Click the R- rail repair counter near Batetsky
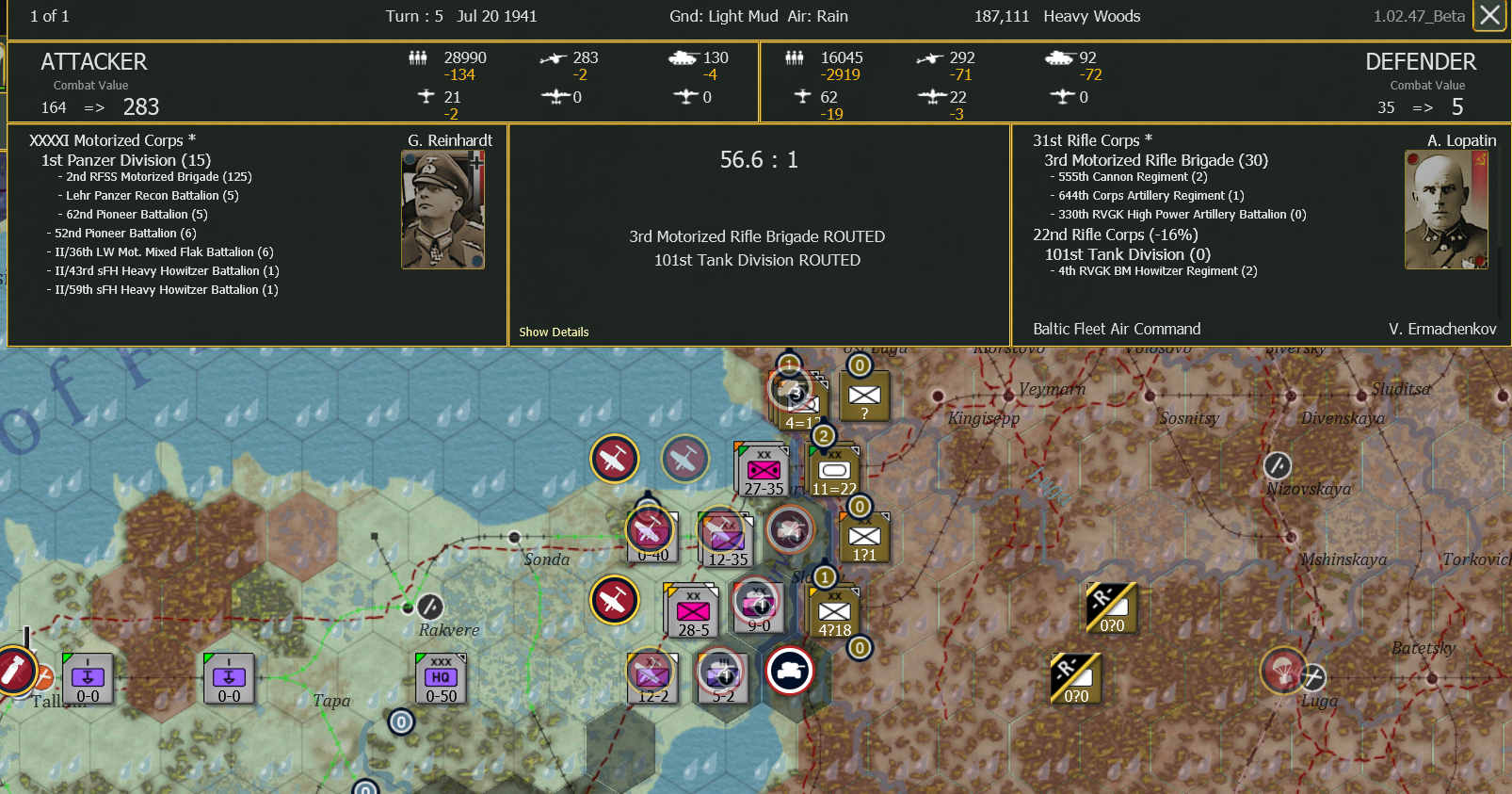The height and width of the screenshot is (794, 1512). coord(1111,608)
